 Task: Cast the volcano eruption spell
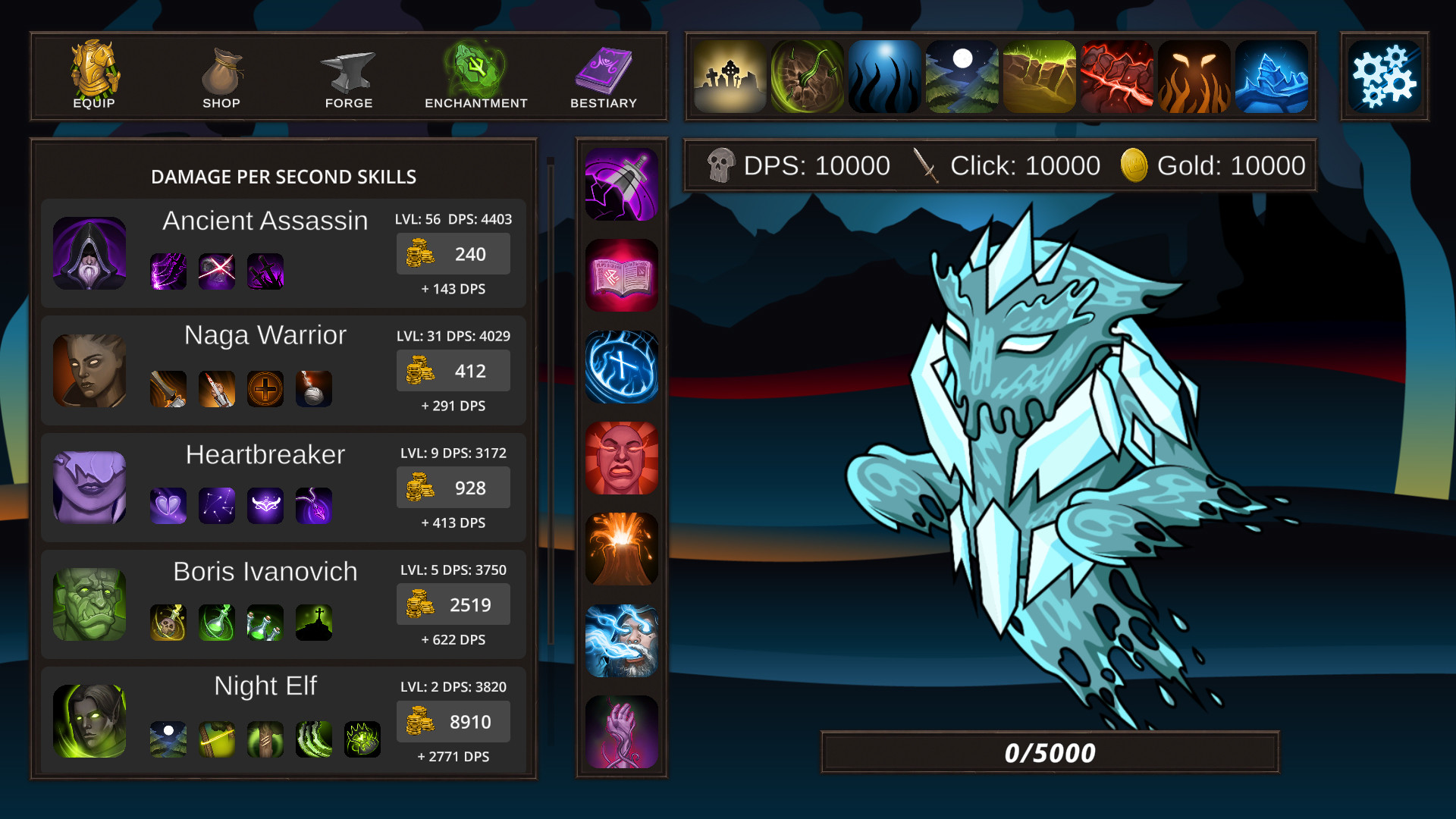622,549
